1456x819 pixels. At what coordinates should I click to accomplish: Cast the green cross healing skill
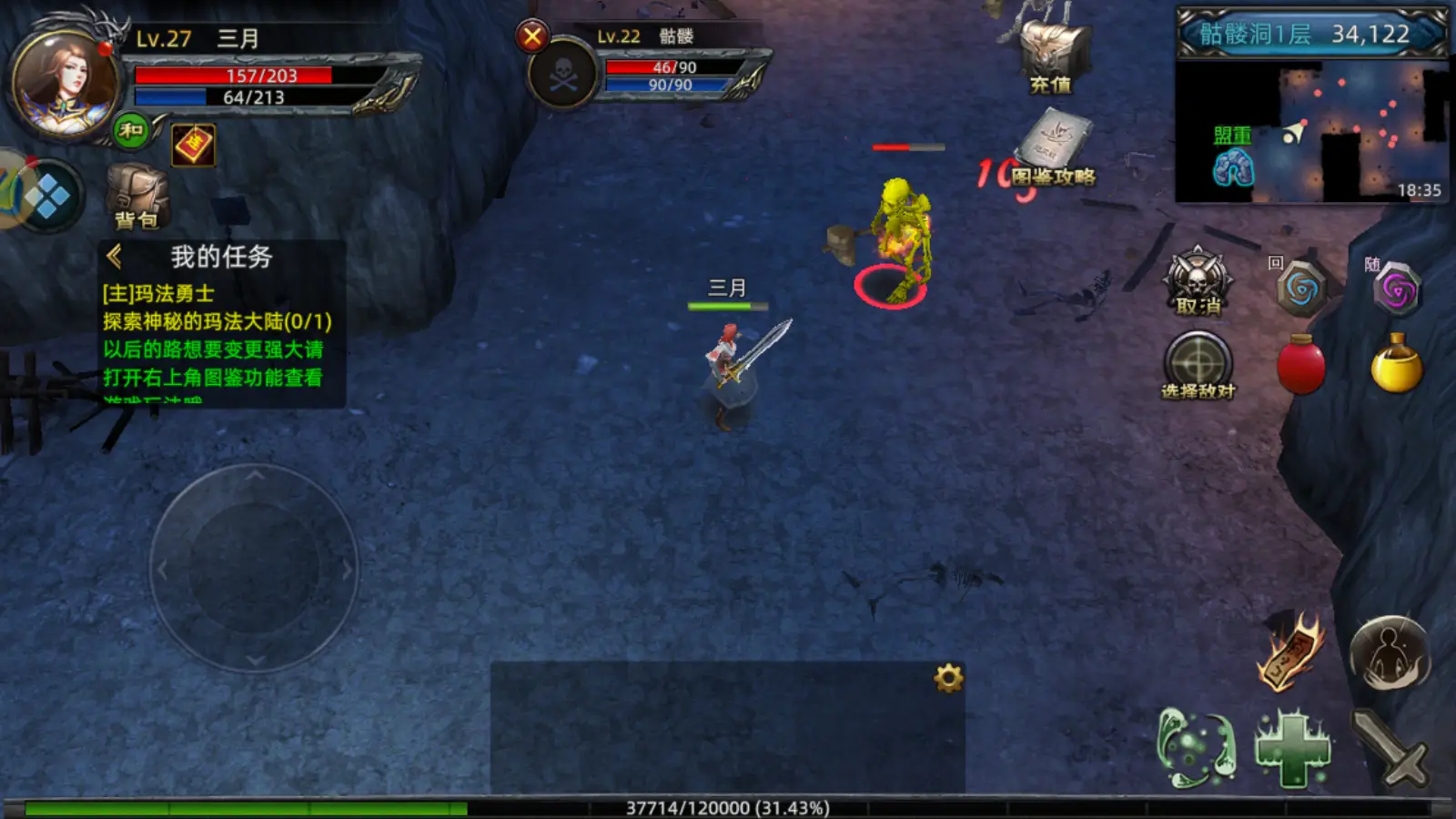coord(1292,749)
